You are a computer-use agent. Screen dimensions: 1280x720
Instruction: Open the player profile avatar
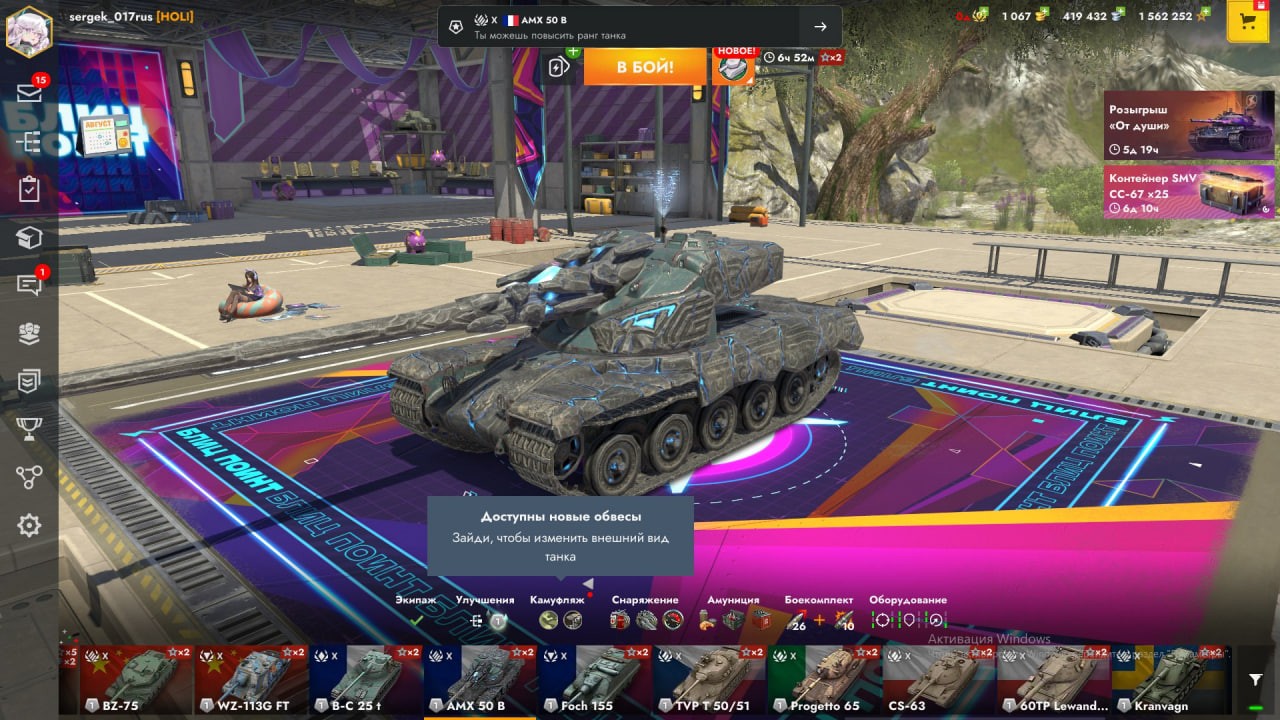(29, 32)
